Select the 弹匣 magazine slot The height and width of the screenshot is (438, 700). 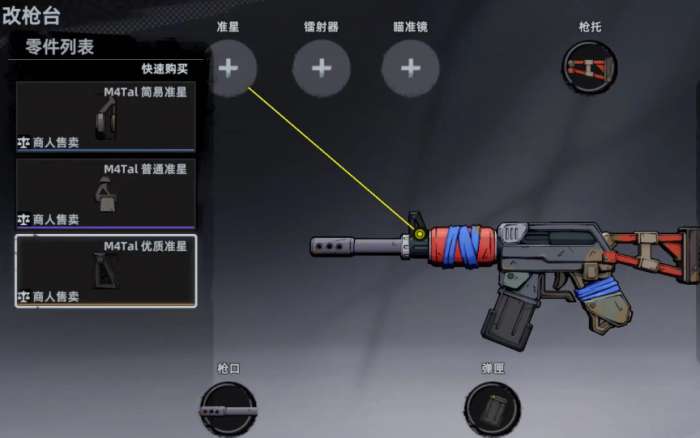pyautogui.click(x=492, y=410)
